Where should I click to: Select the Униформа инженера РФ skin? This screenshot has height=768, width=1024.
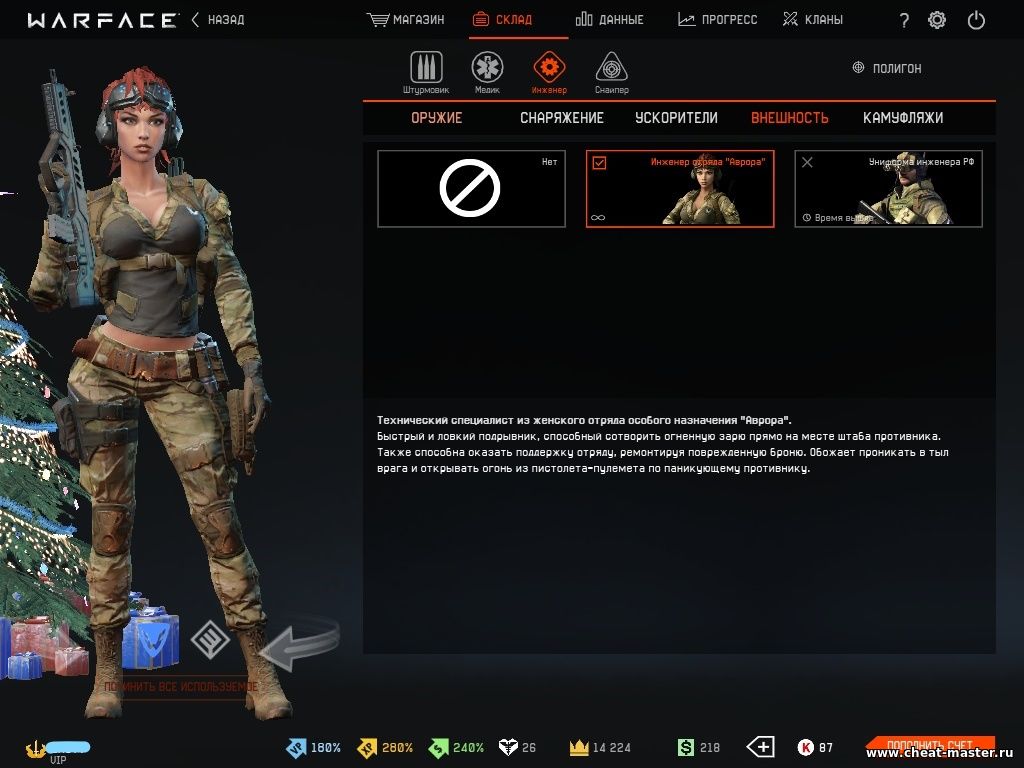tap(888, 189)
